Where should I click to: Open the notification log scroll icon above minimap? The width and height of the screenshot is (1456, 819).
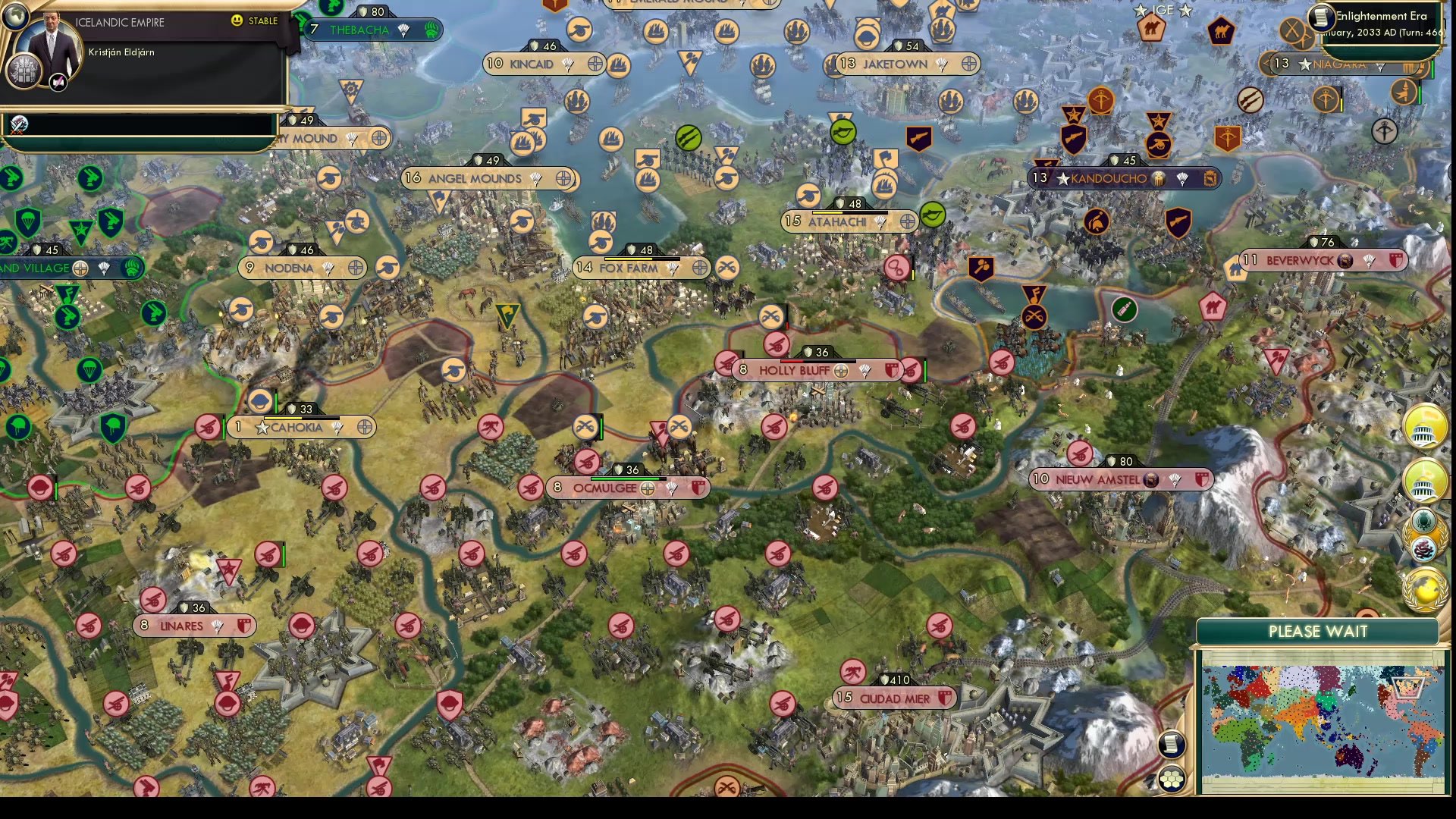point(1172,745)
